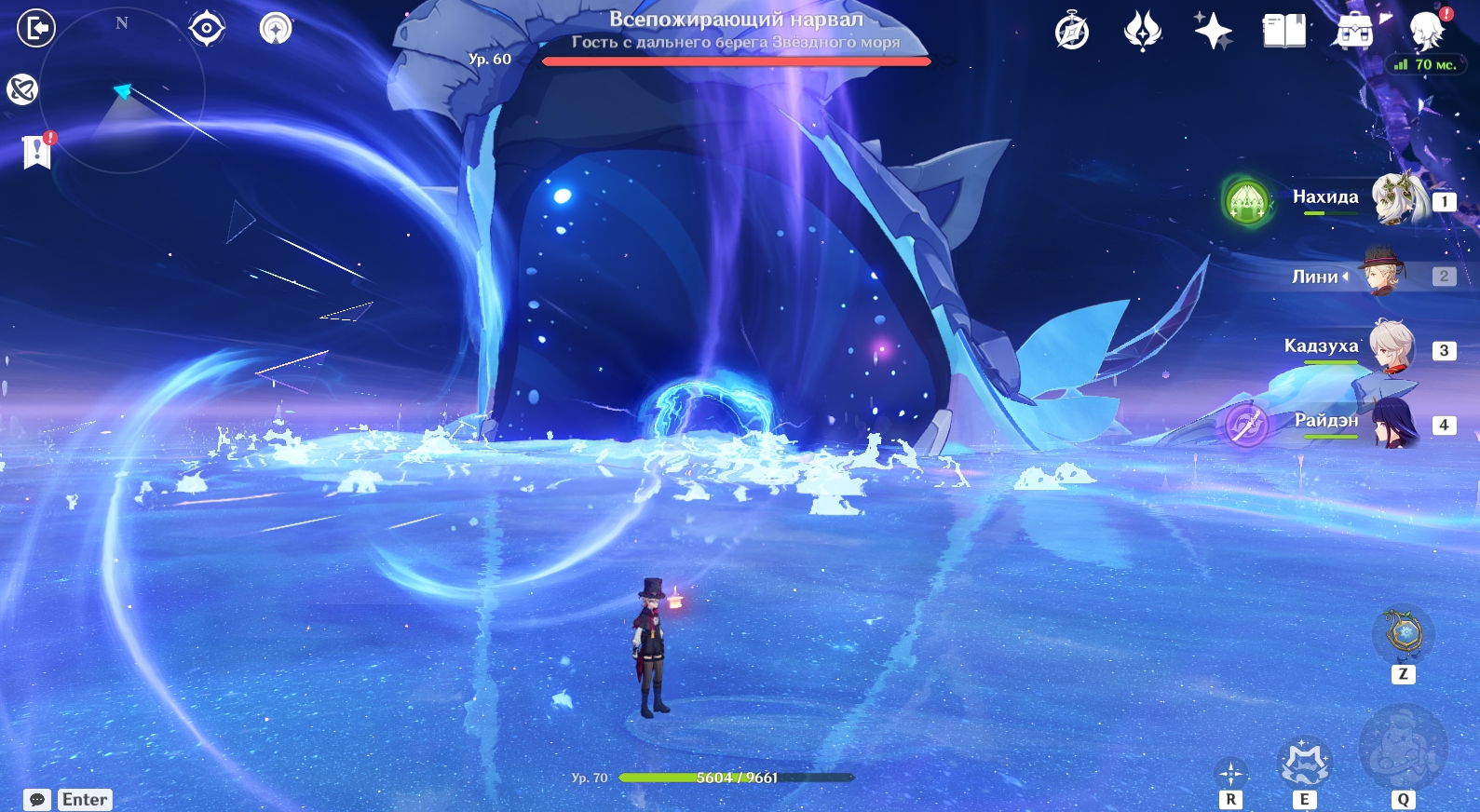Click the exit domain door icon
This screenshot has width=1480, height=812.
tap(36, 28)
